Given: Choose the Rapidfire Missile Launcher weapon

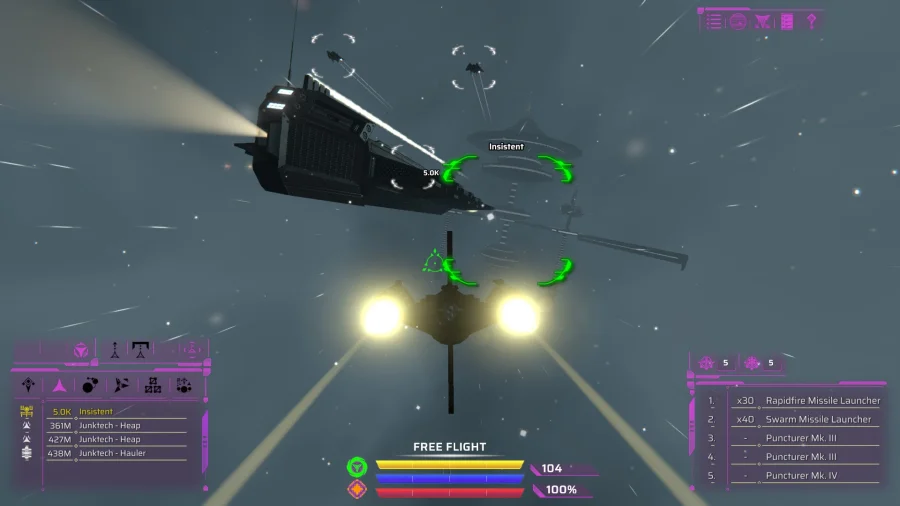Looking at the screenshot, I should click(822, 401).
